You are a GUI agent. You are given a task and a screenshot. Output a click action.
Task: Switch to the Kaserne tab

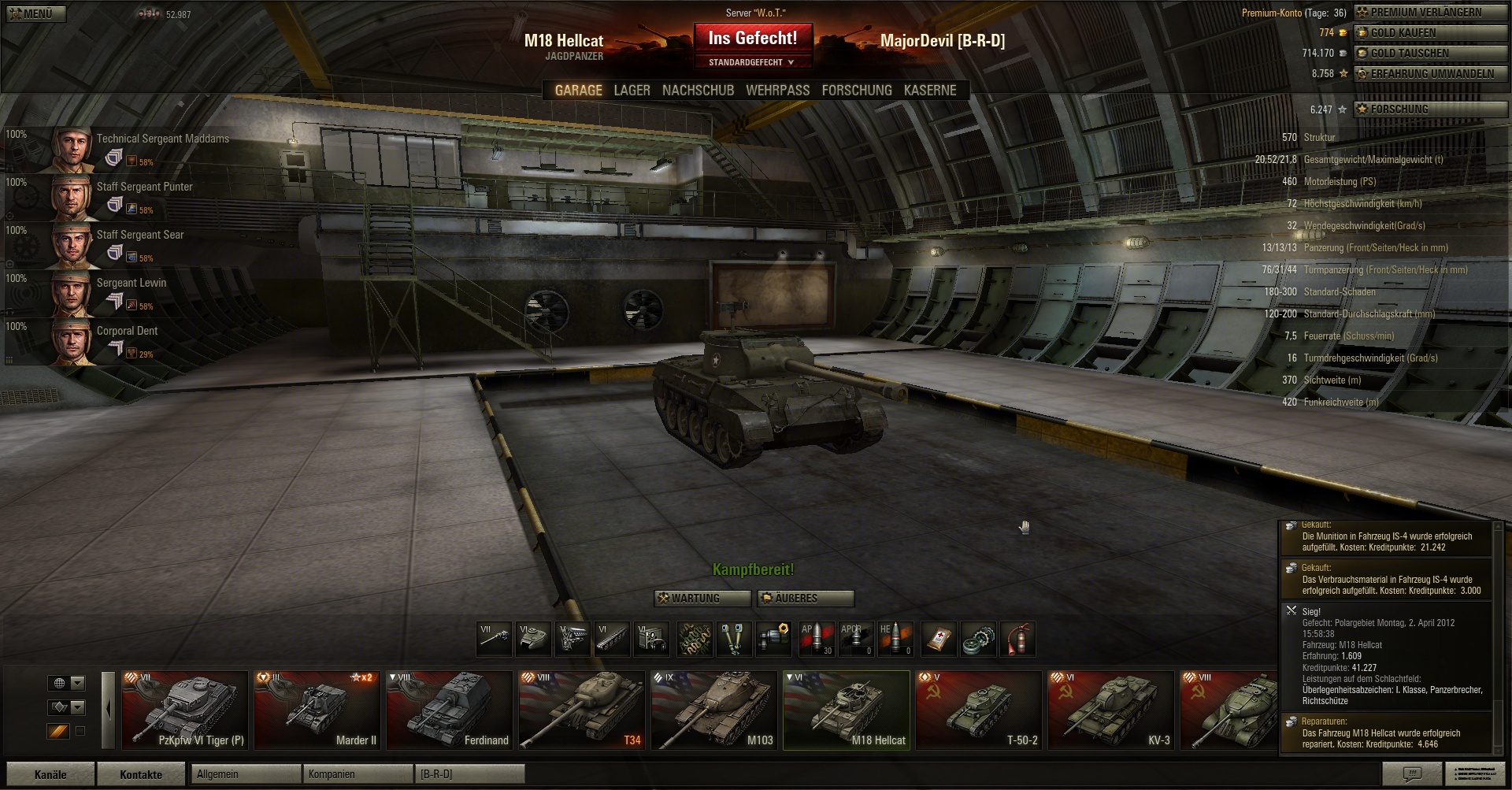[930, 91]
